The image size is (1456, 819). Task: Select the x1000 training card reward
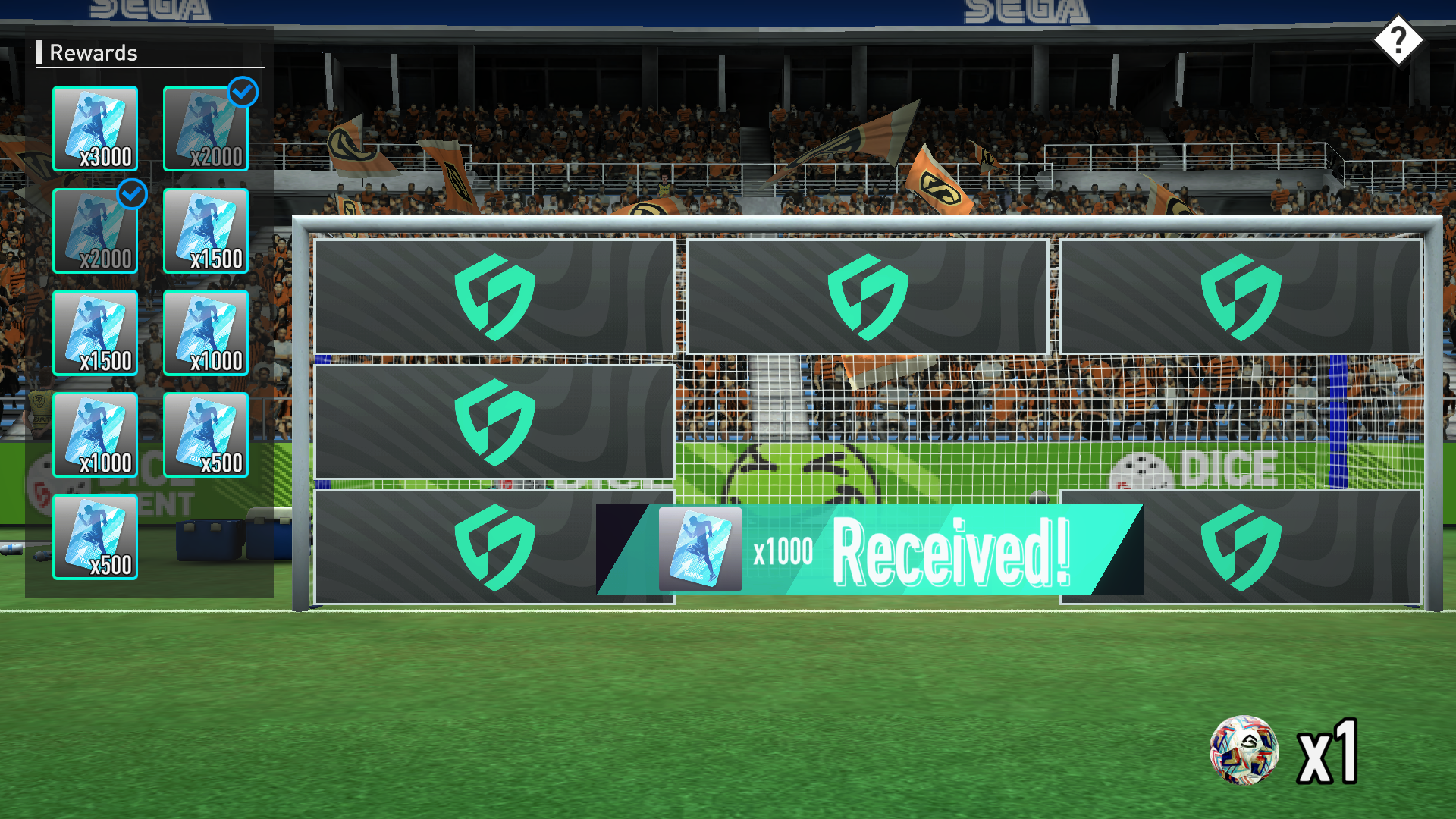[x=206, y=334]
